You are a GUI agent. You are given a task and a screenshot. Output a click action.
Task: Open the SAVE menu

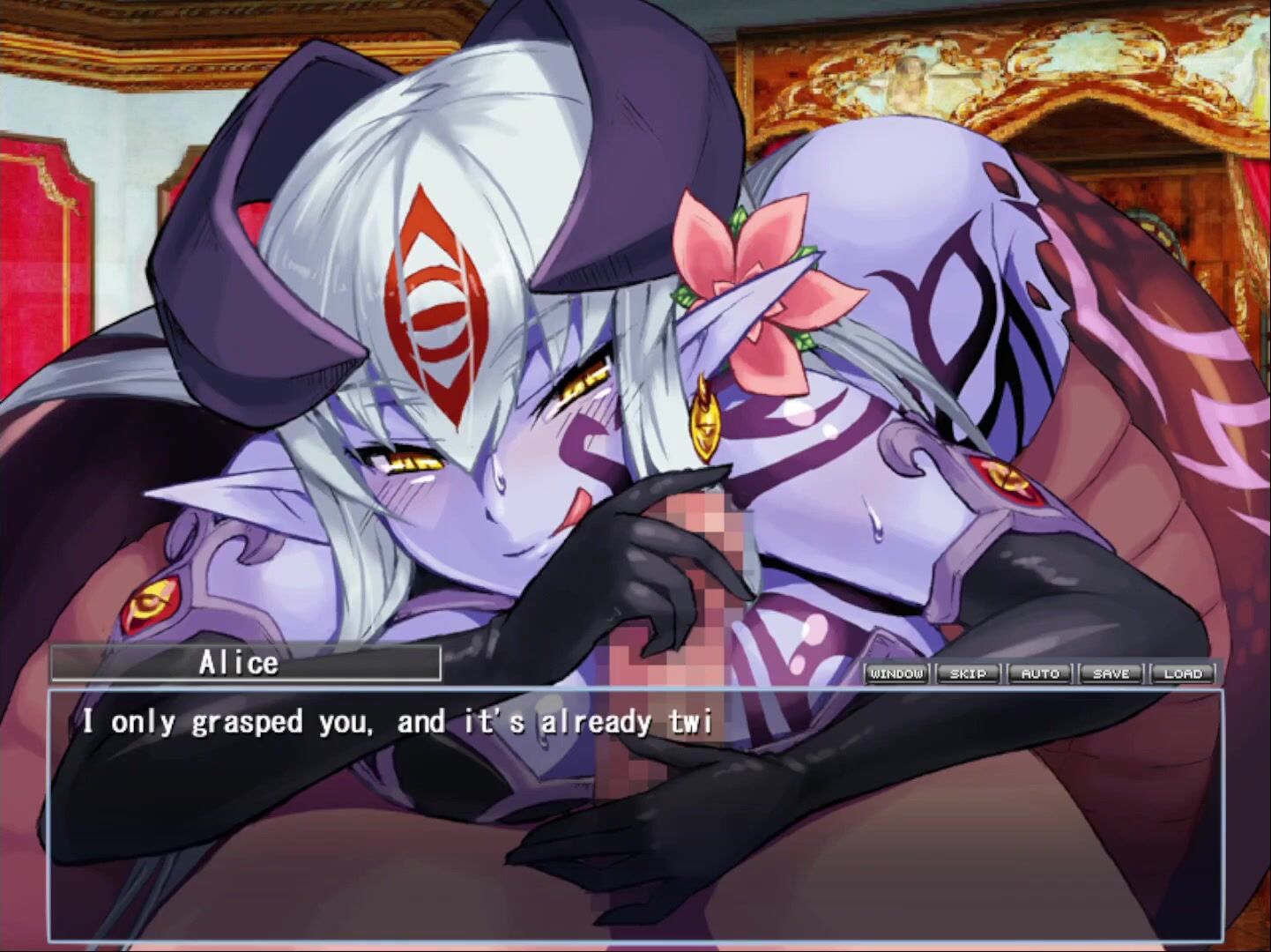1111,673
